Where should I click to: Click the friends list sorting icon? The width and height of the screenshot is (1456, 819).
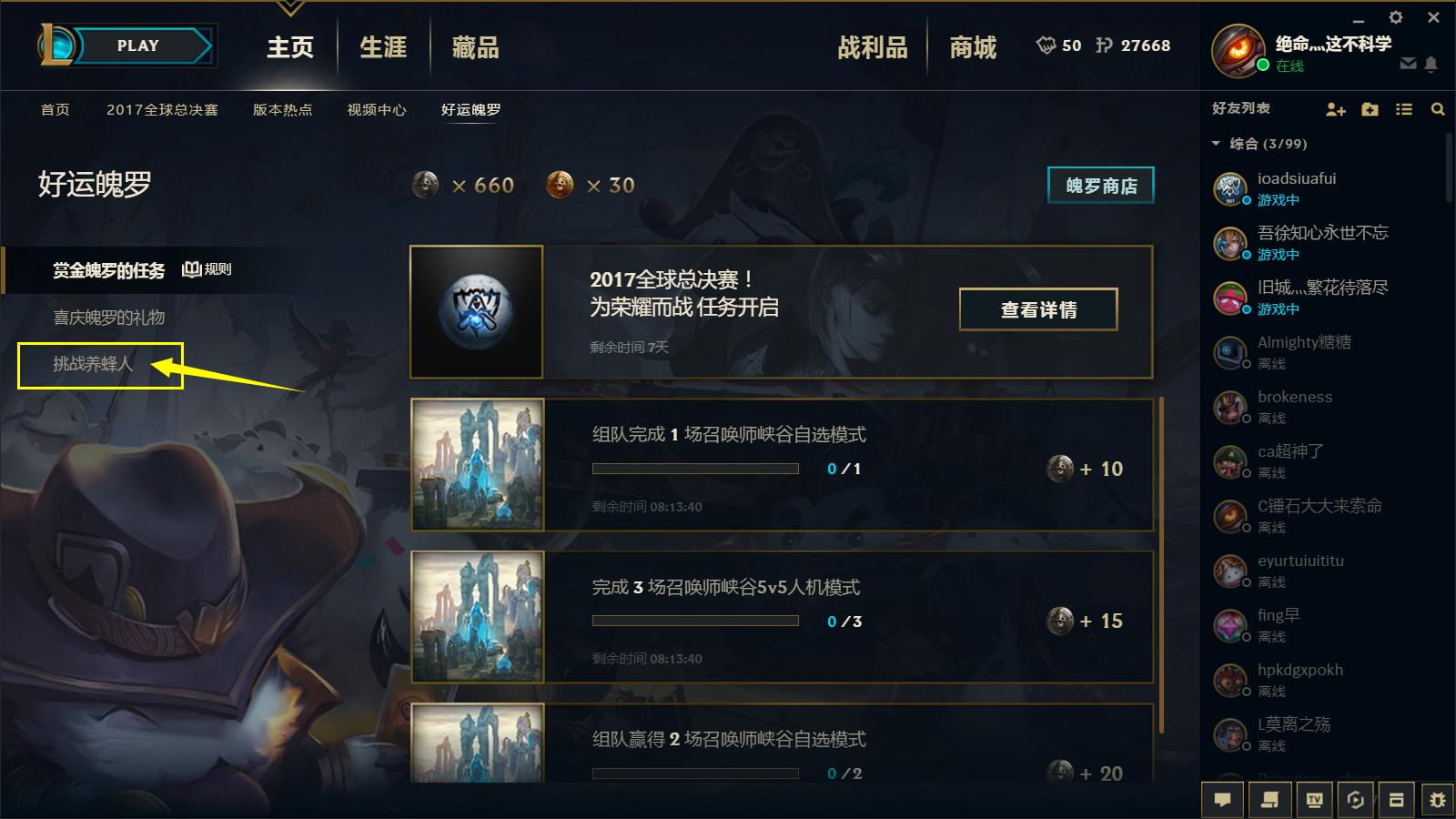(1403, 109)
